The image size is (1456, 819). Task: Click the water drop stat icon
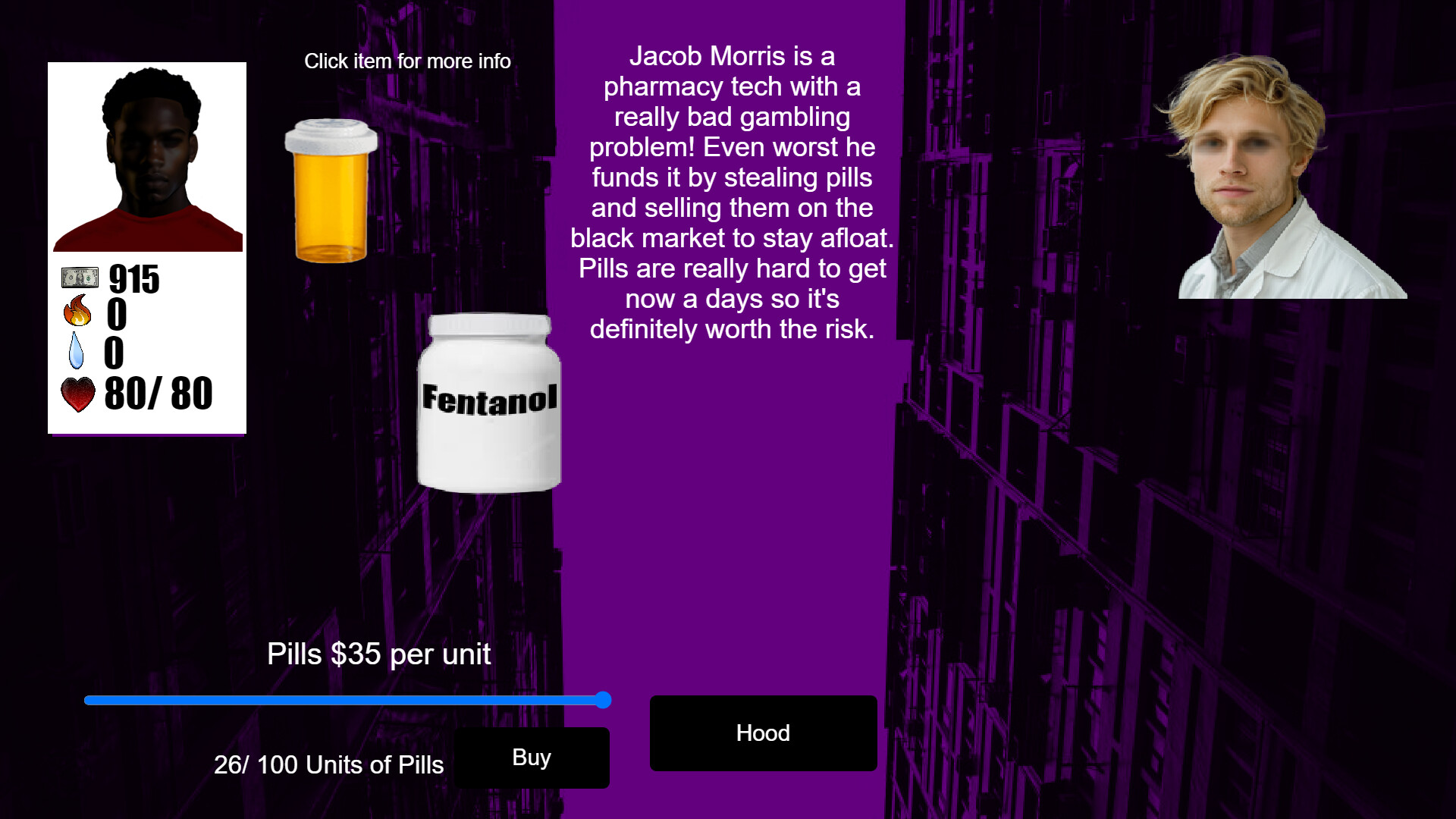[76, 351]
